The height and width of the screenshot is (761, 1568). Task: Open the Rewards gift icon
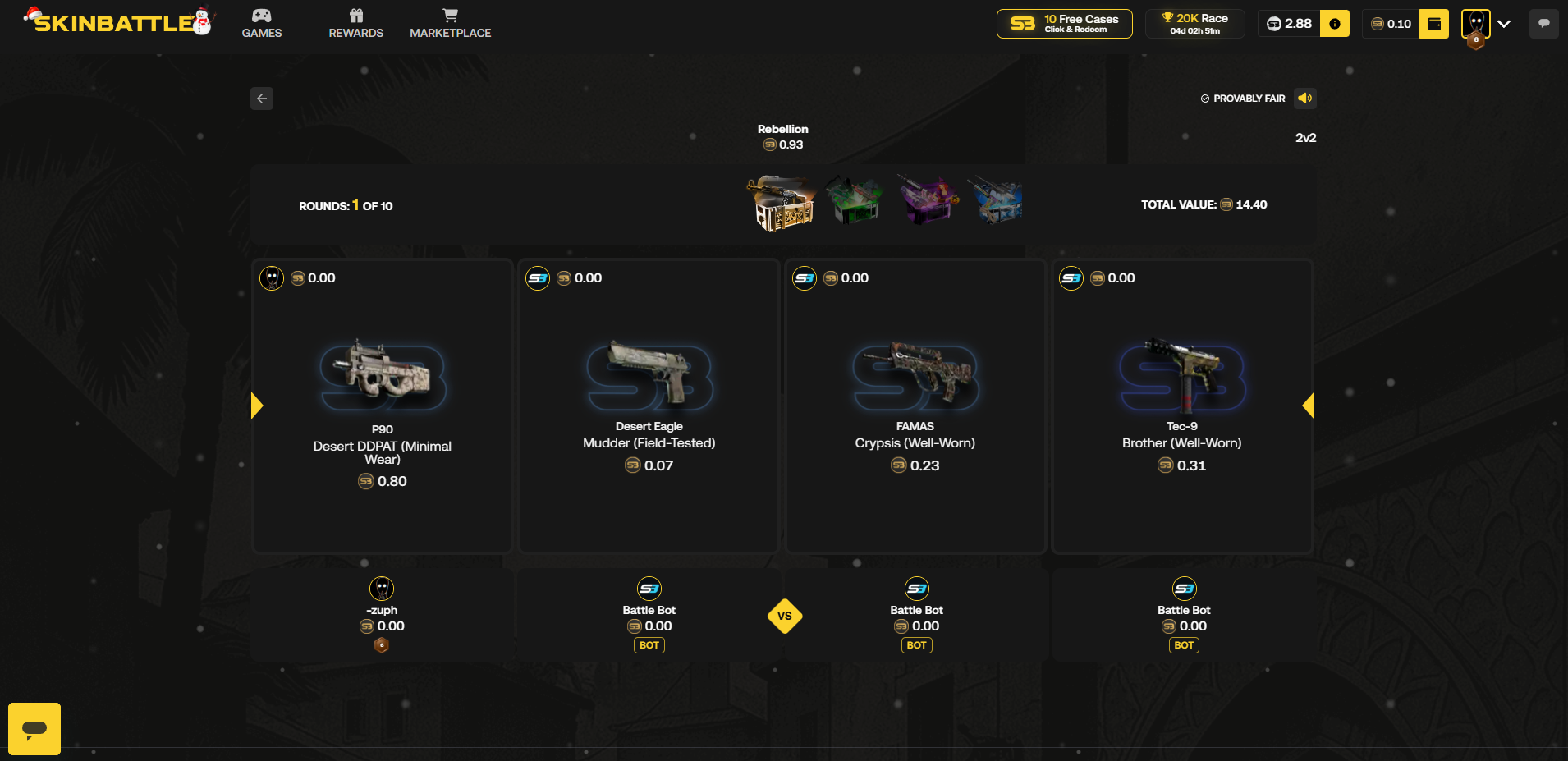click(x=355, y=15)
